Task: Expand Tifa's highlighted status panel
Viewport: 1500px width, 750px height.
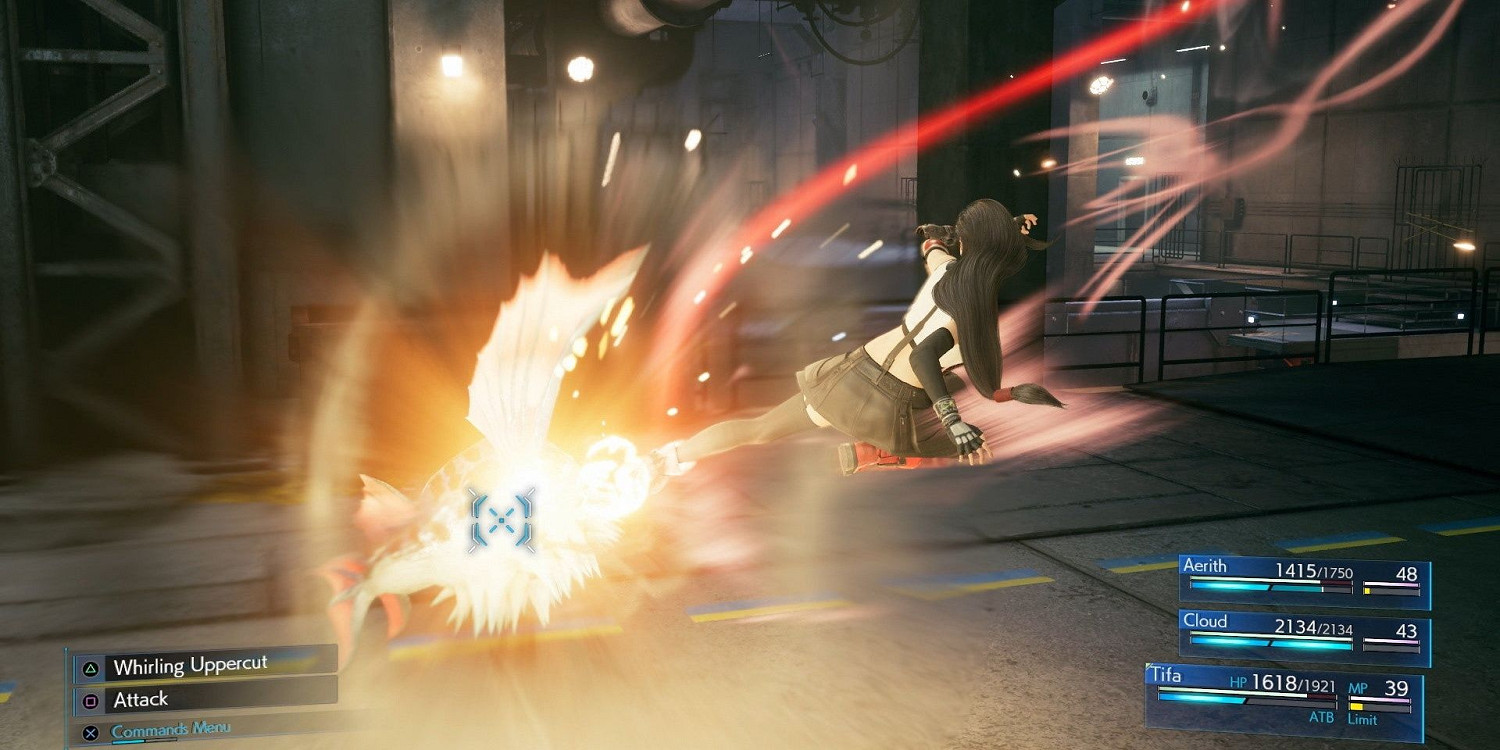Action: [x=1284, y=700]
